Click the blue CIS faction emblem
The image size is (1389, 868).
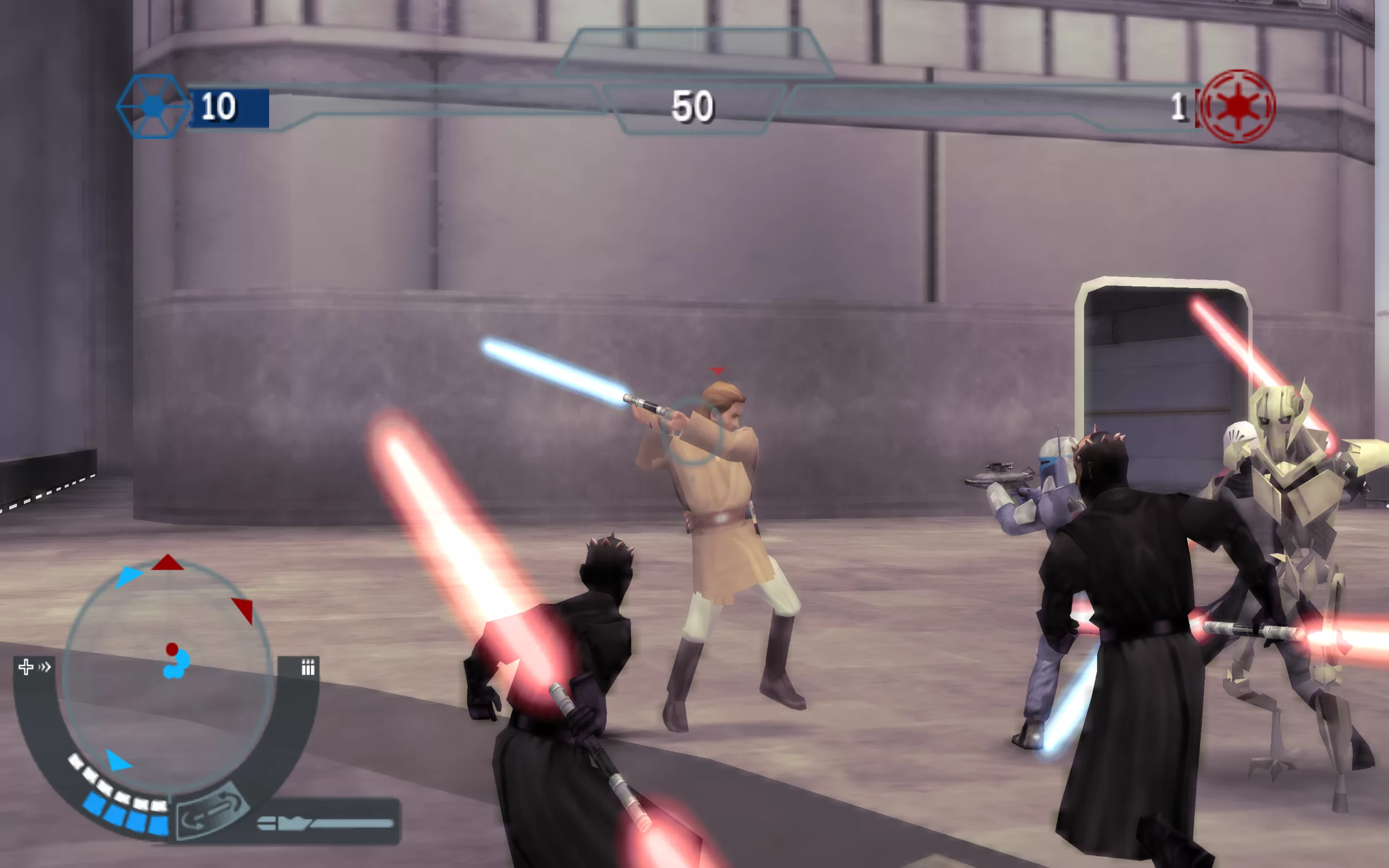[152, 106]
